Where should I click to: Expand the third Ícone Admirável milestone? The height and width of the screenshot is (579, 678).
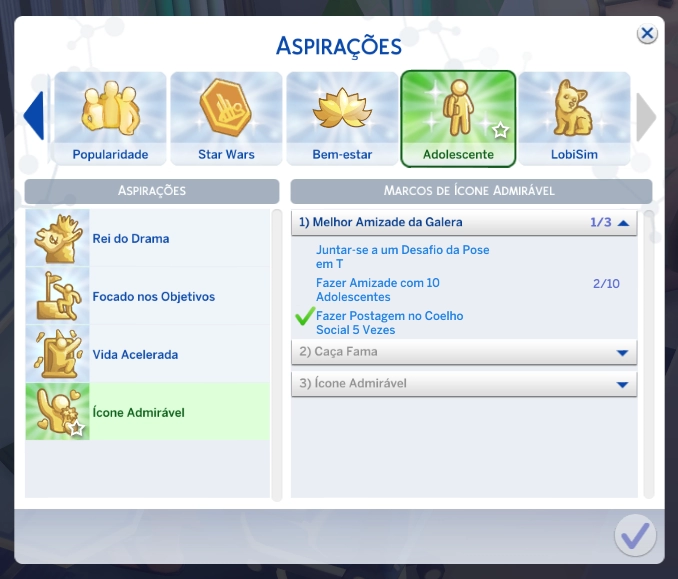(622, 384)
